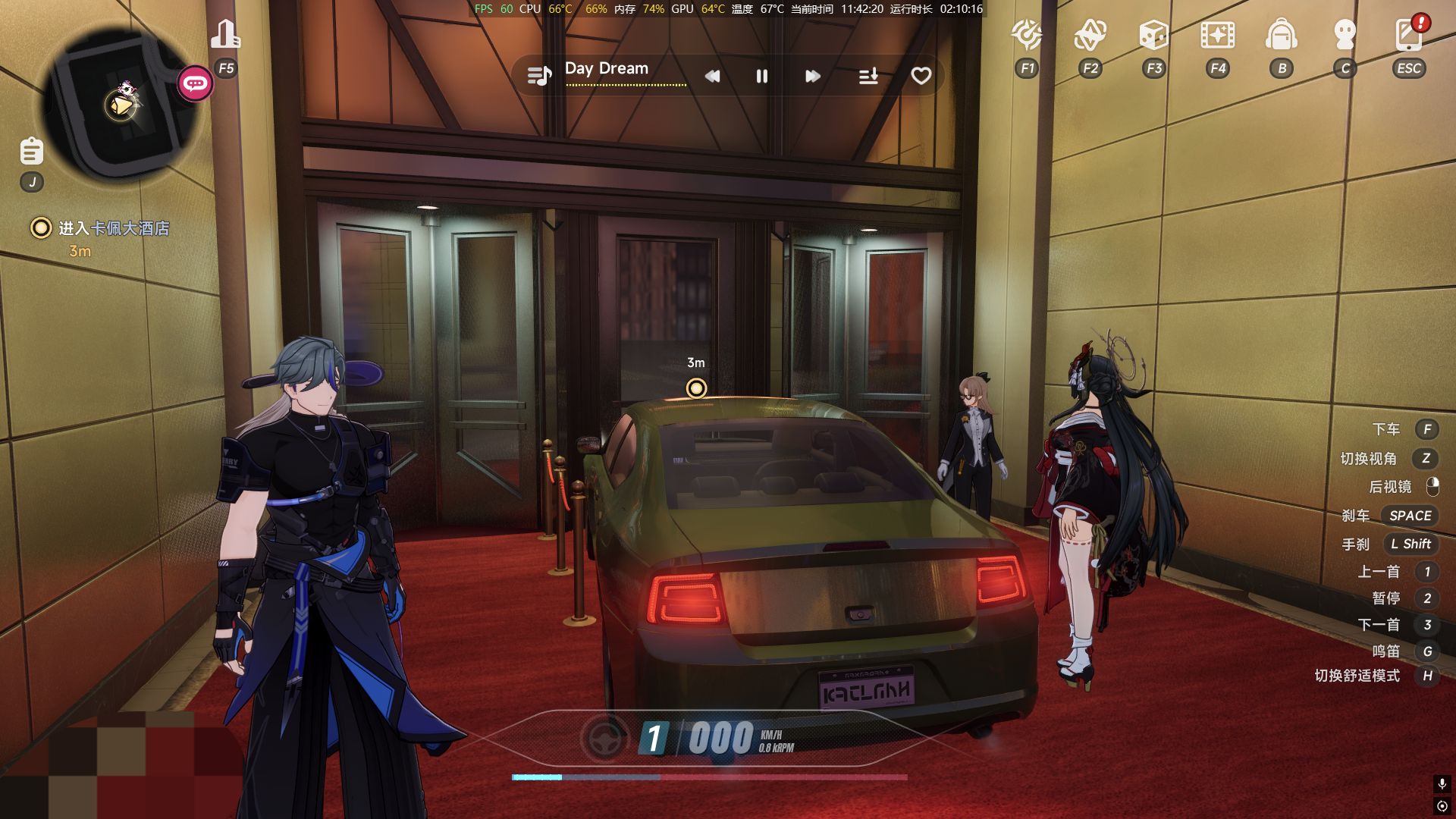The image size is (1456, 819).
Task: Open the music note playlist icon
Action: [539, 76]
